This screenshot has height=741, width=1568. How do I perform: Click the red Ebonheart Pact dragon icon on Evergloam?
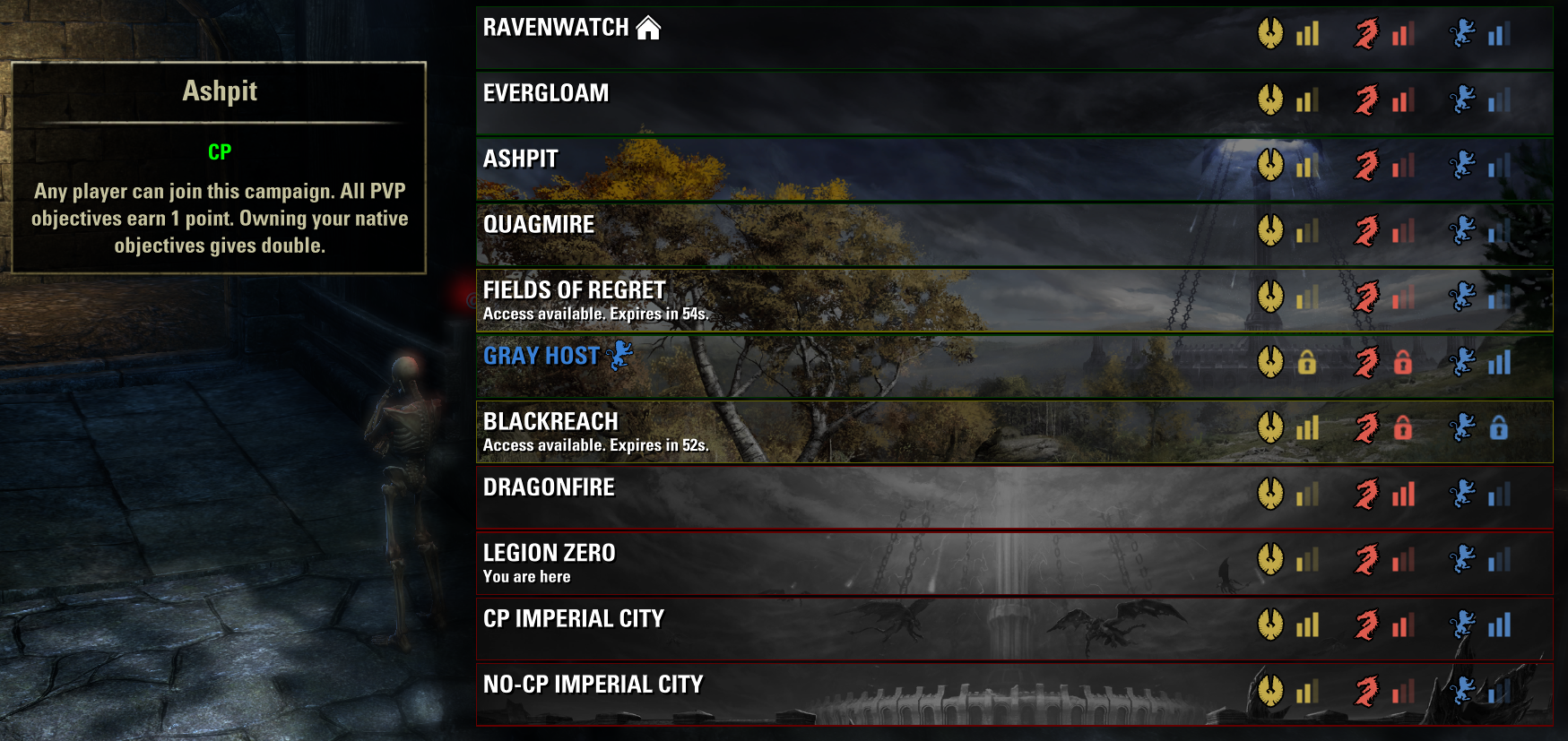click(1367, 101)
